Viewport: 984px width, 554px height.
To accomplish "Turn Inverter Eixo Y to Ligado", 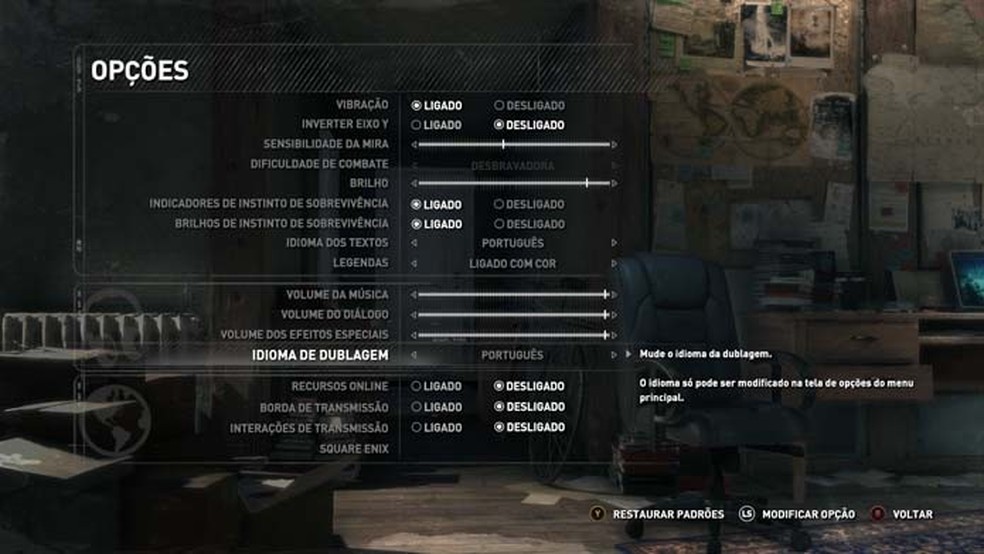I will [x=416, y=125].
